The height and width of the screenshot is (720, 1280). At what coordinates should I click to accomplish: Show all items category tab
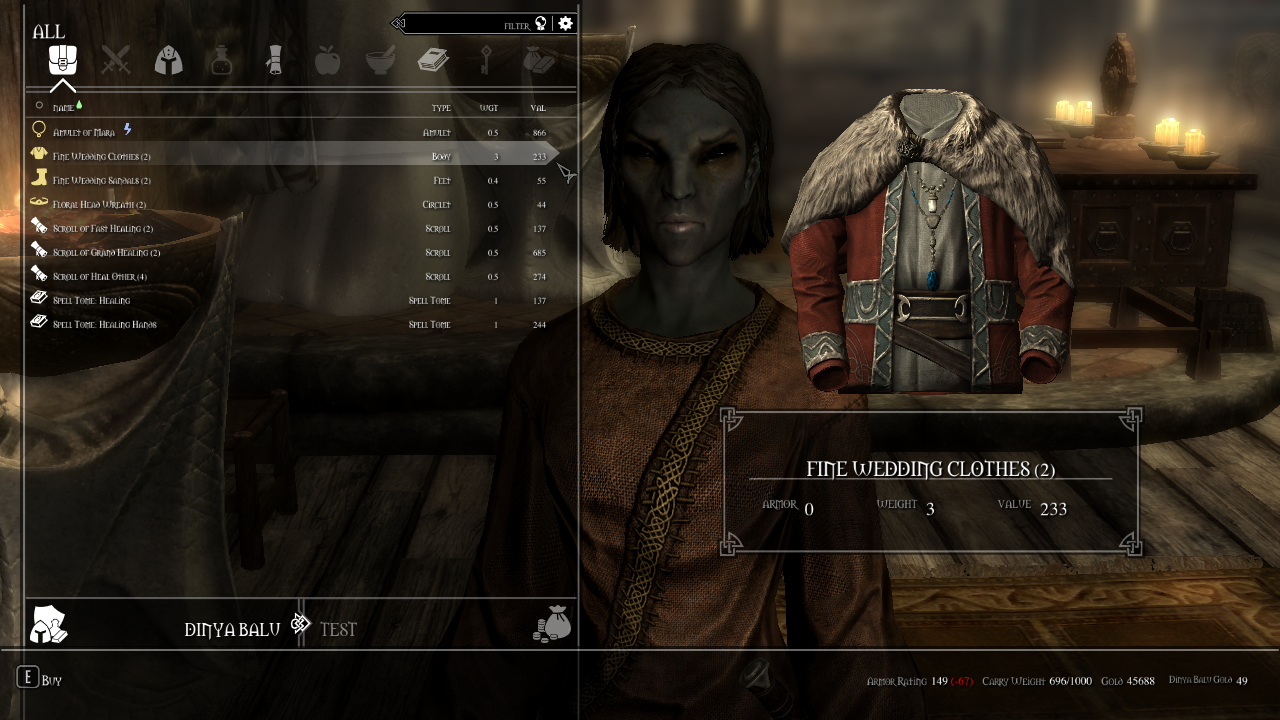(x=63, y=60)
